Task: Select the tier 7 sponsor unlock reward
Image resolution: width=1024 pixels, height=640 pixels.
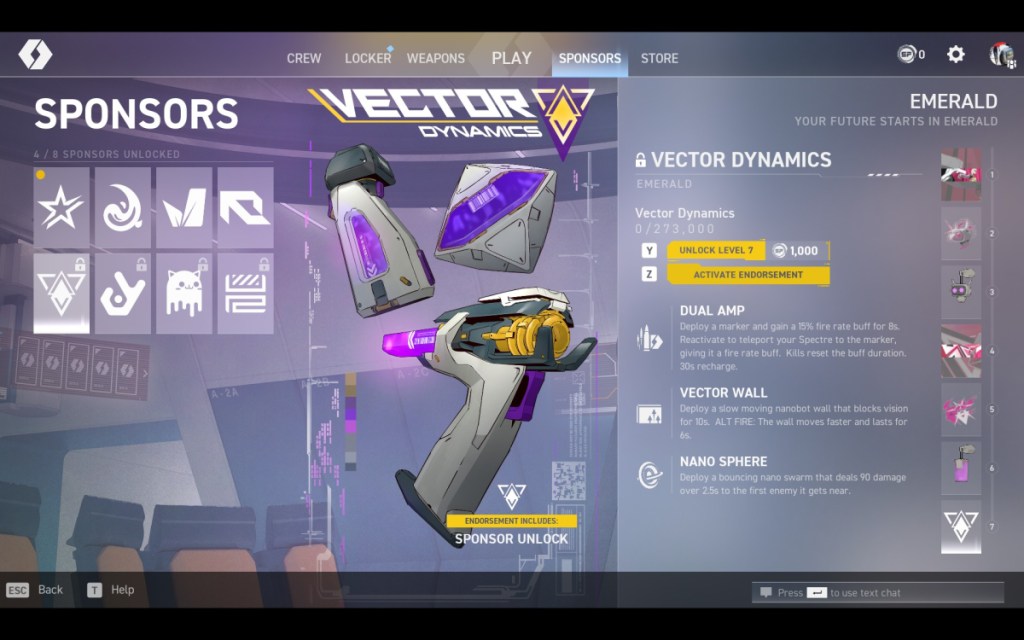Action: tap(961, 527)
